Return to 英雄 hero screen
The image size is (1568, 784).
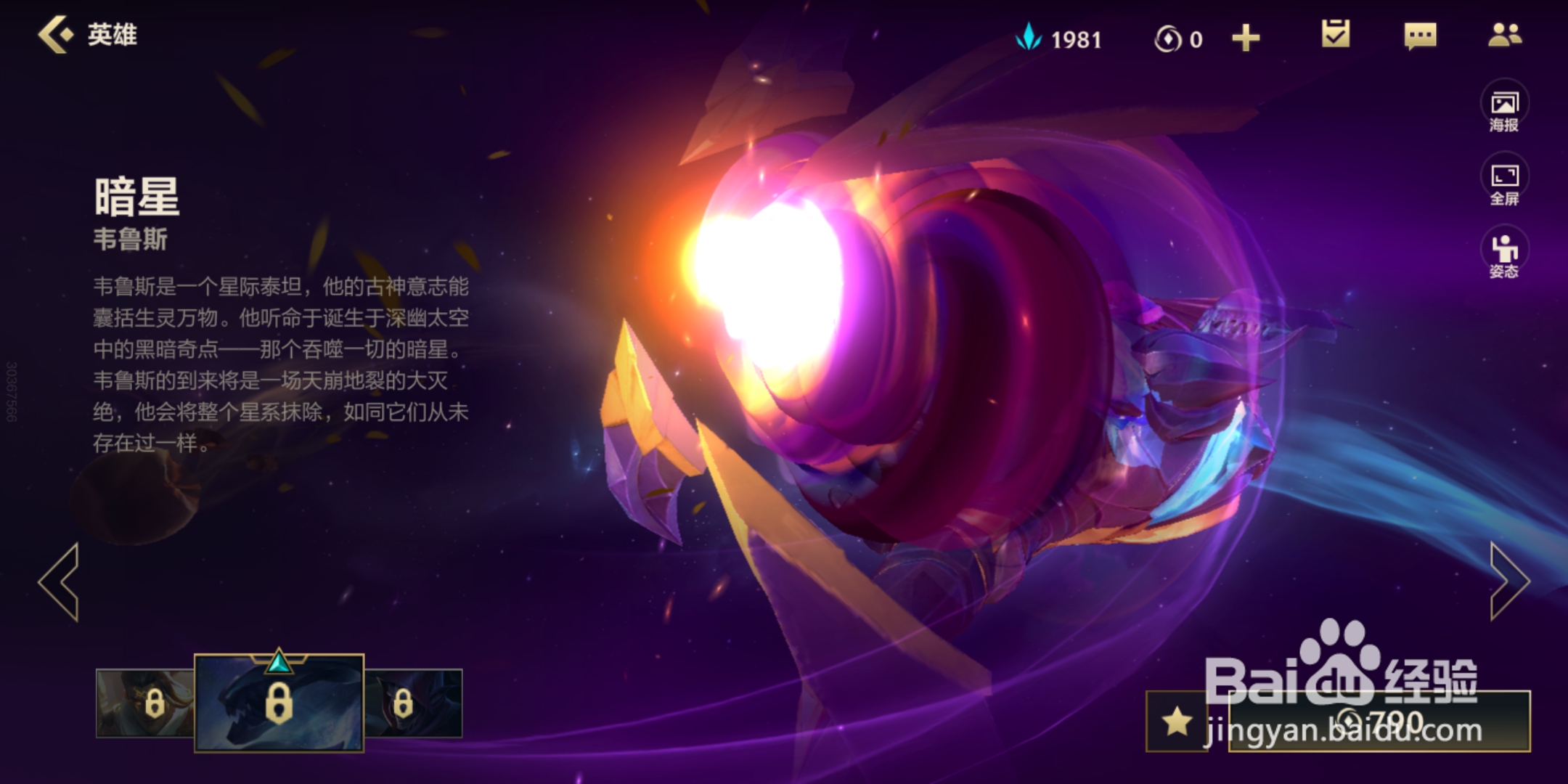coord(87,35)
